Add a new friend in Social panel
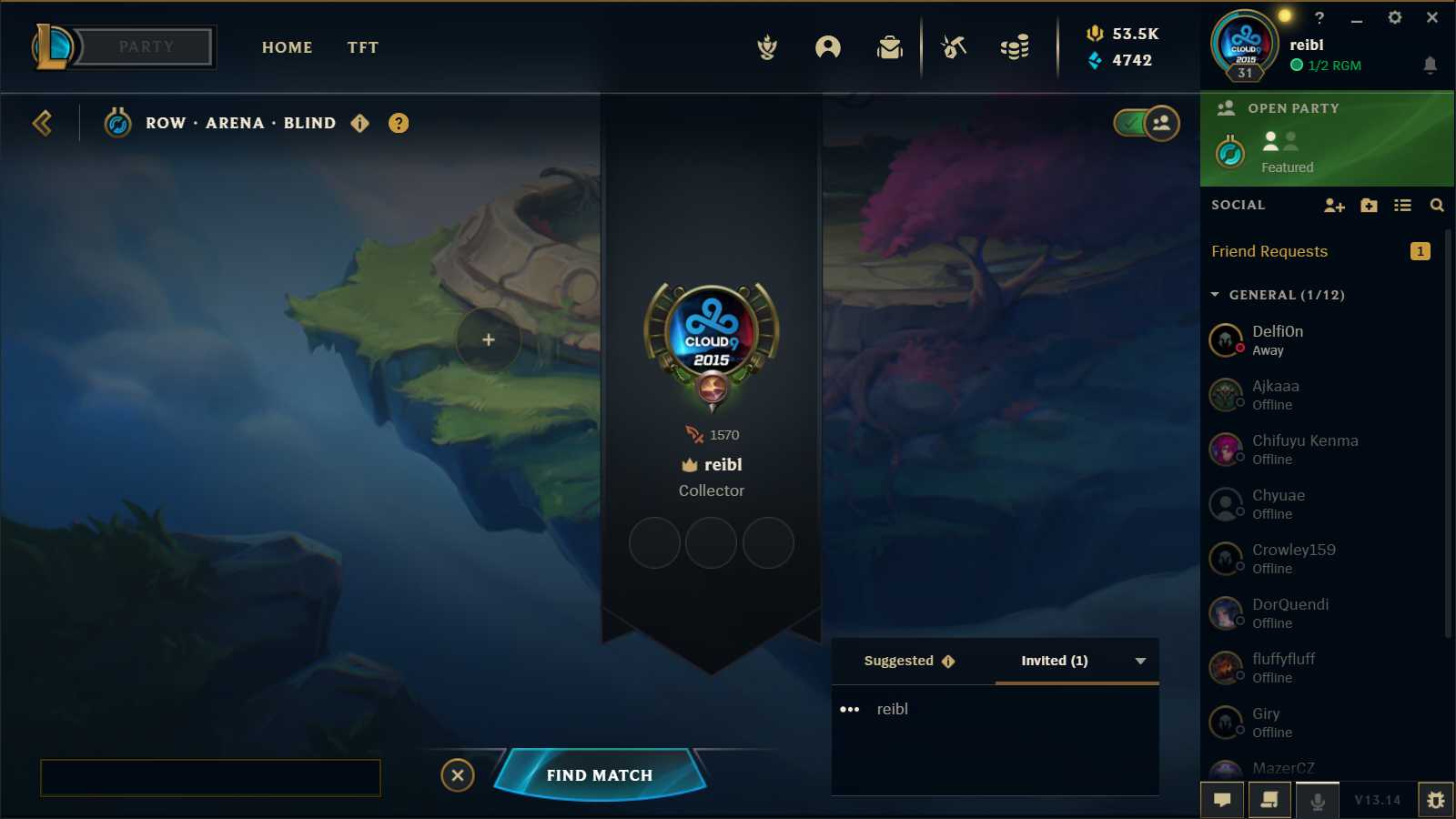Viewport: 1456px width, 819px height. (x=1334, y=206)
